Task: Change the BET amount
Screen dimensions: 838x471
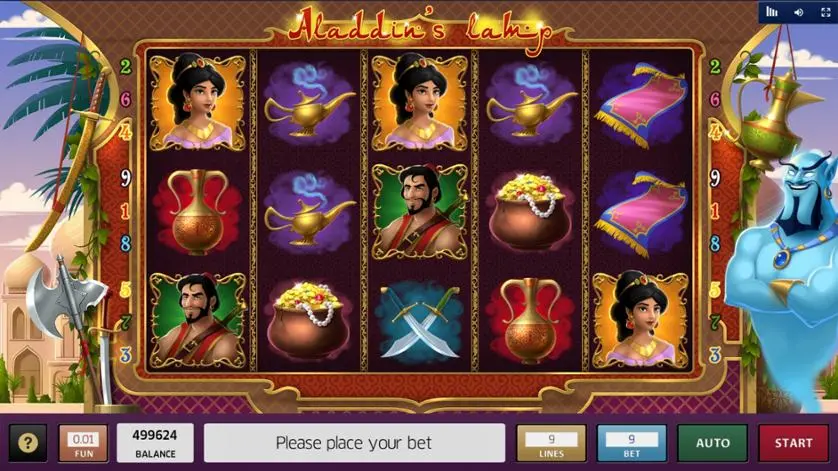Action: pos(631,443)
